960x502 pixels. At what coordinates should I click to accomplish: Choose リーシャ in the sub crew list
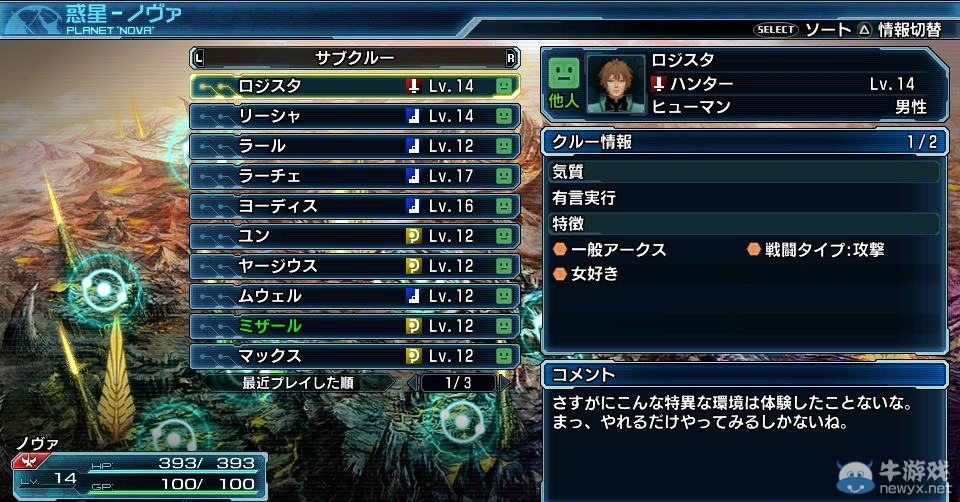[x=354, y=116]
